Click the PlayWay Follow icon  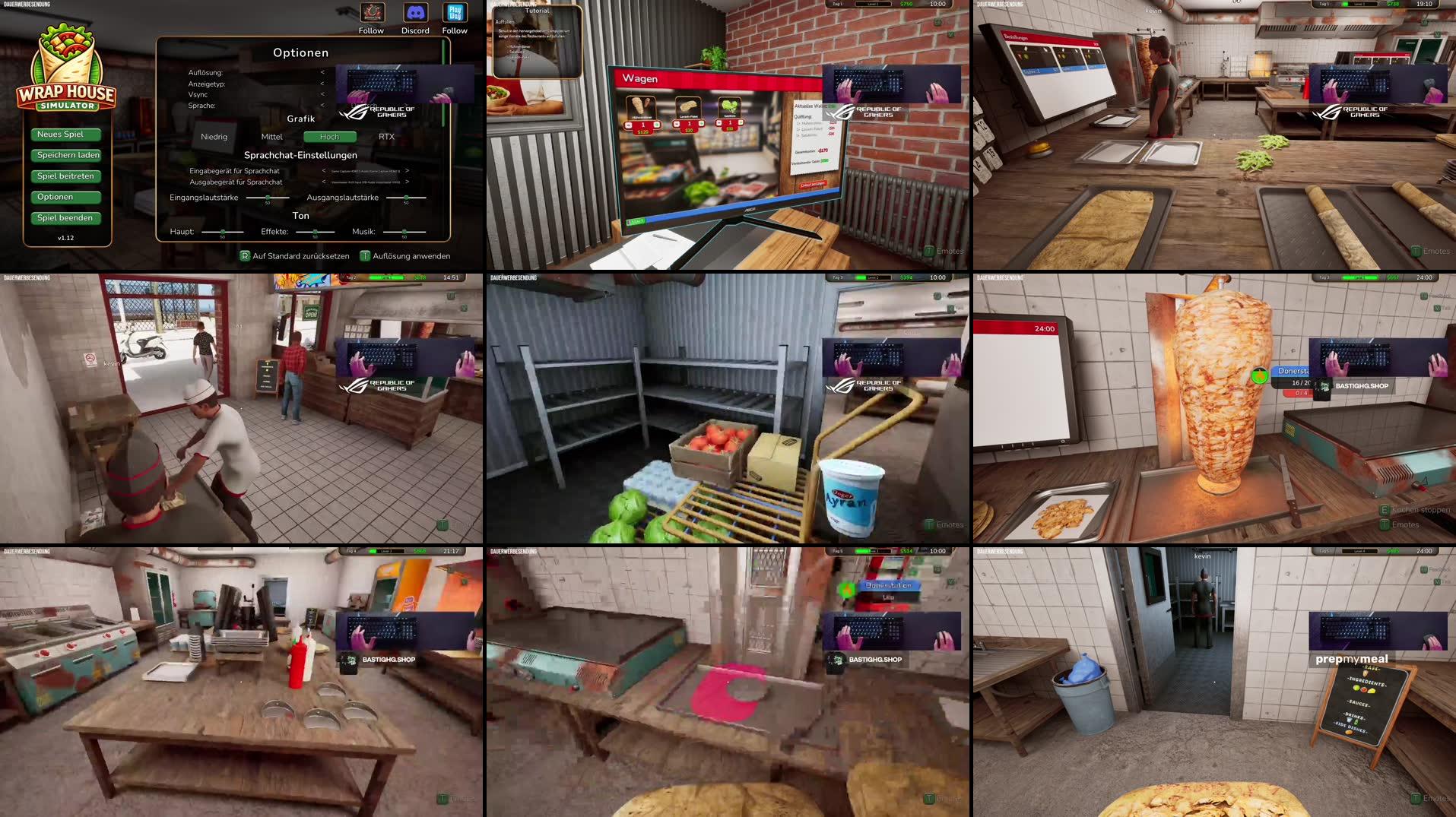455,13
